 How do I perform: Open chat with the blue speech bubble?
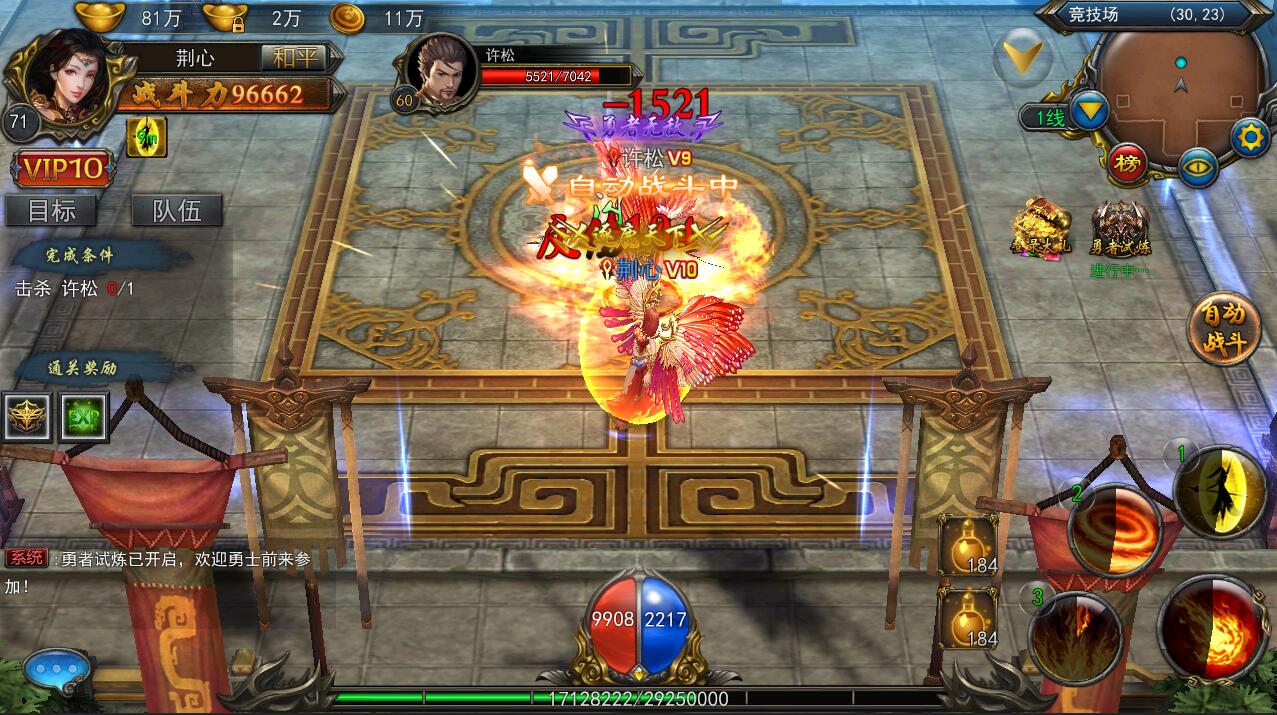click(x=56, y=669)
